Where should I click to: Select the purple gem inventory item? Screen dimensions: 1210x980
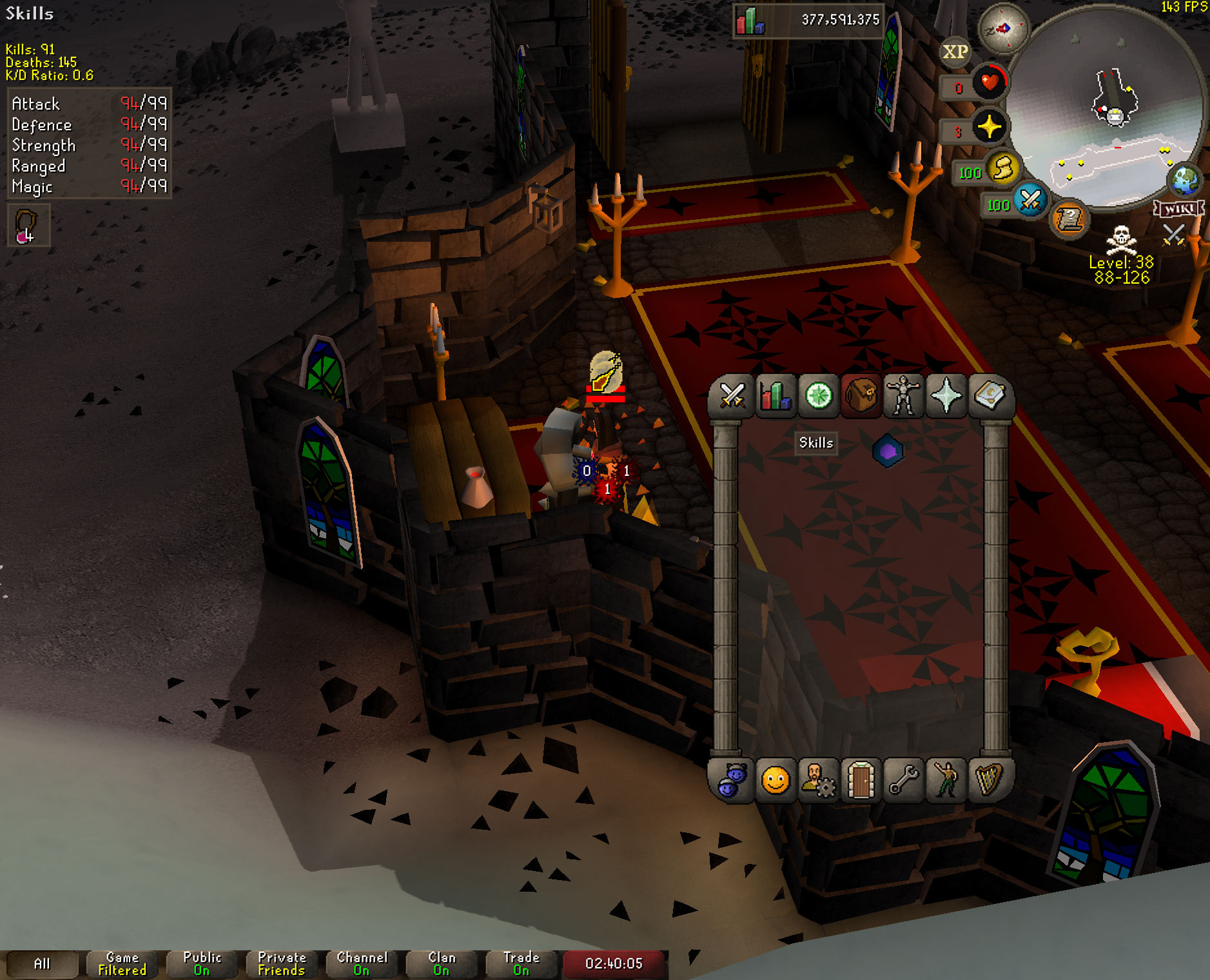click(x=888, y=451)
